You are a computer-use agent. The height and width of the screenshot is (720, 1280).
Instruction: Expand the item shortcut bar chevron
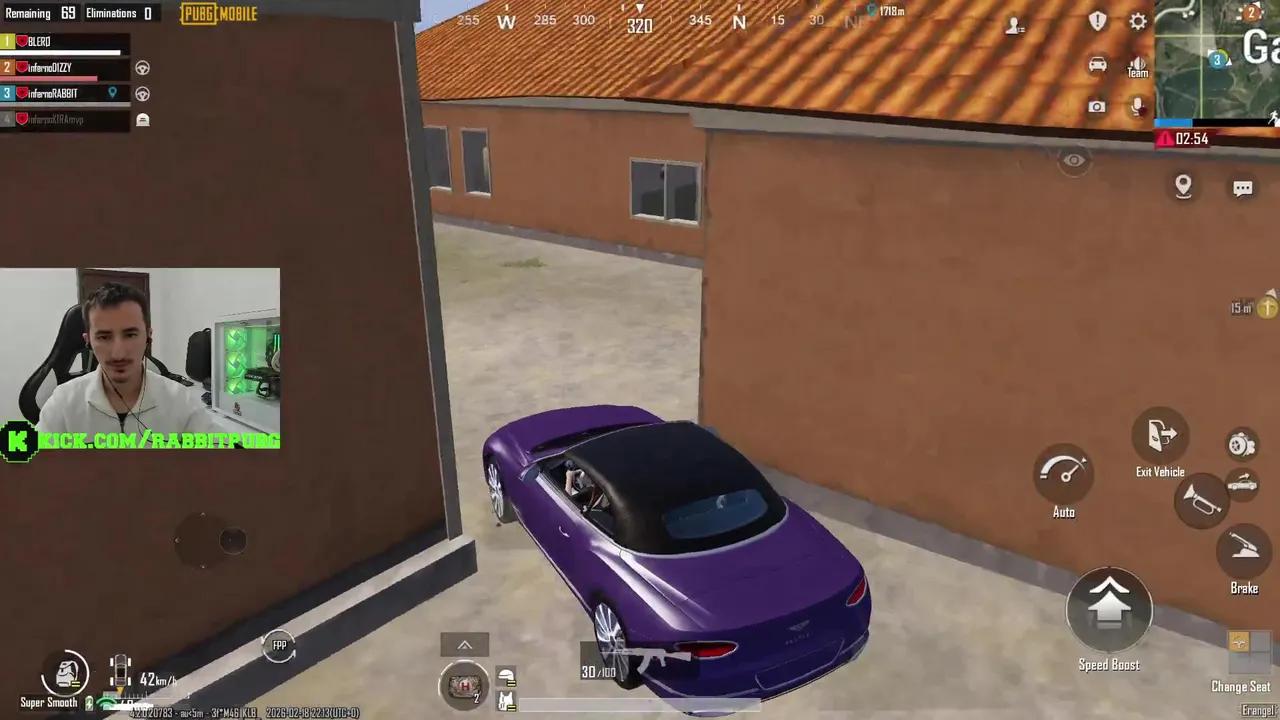pyautogui.click(x=464, y=644)
